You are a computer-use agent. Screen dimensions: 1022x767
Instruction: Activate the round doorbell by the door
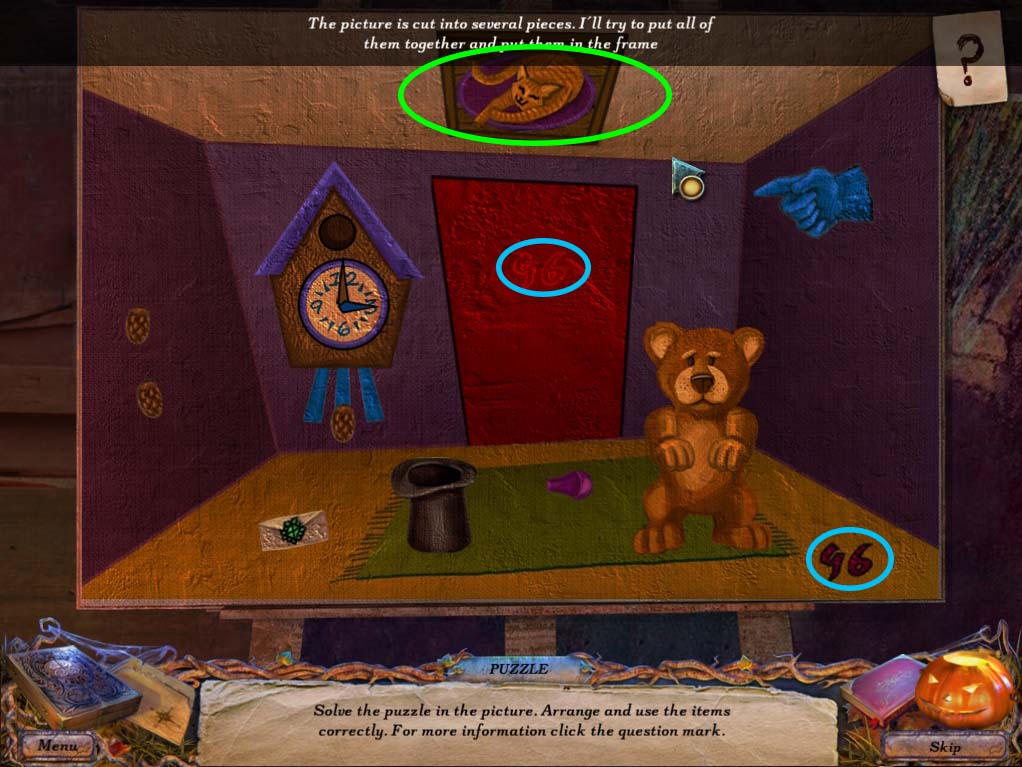pyautogui.click(x=690, y=185)
